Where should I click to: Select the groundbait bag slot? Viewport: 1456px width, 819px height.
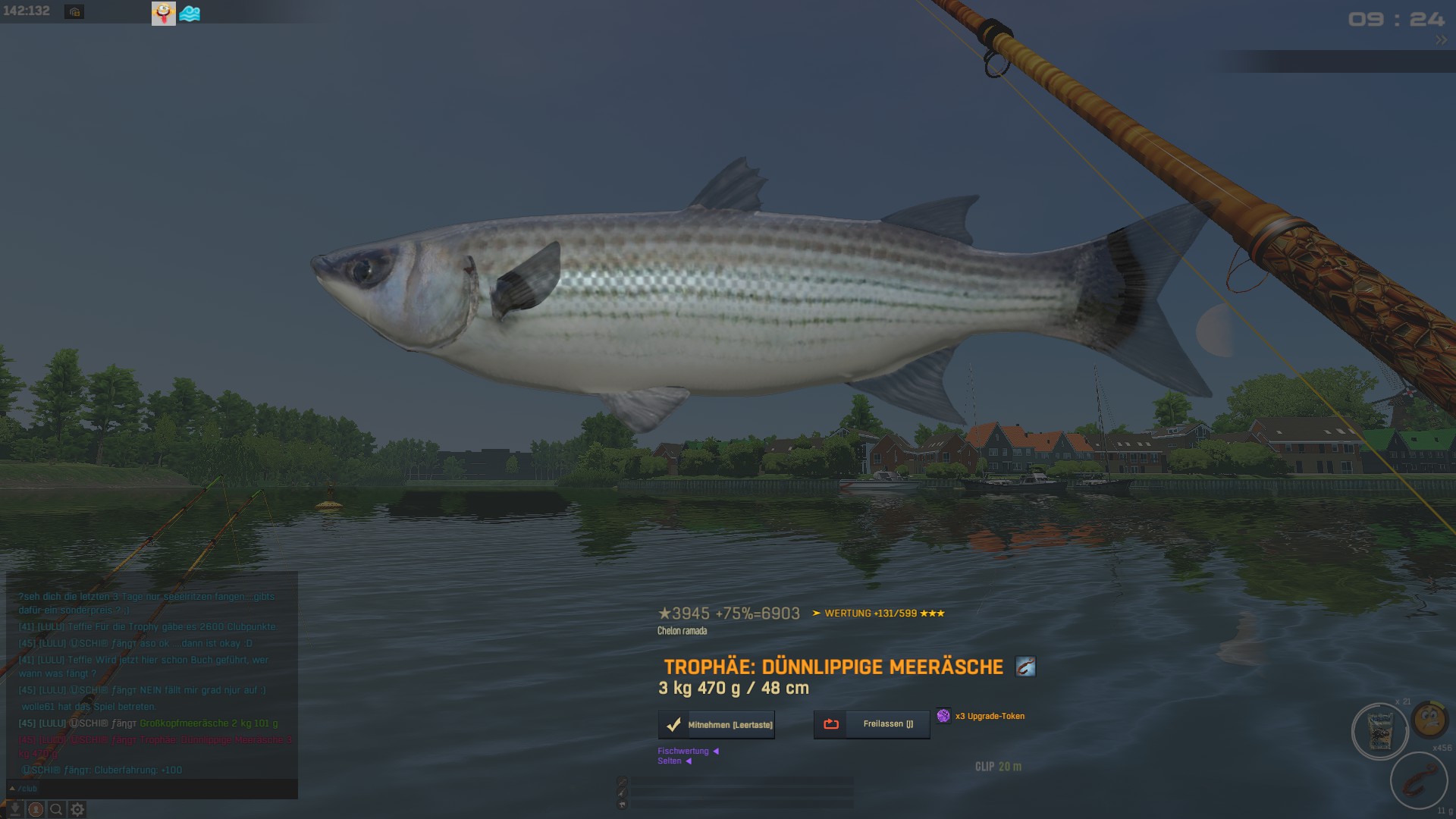(1379, 732)
